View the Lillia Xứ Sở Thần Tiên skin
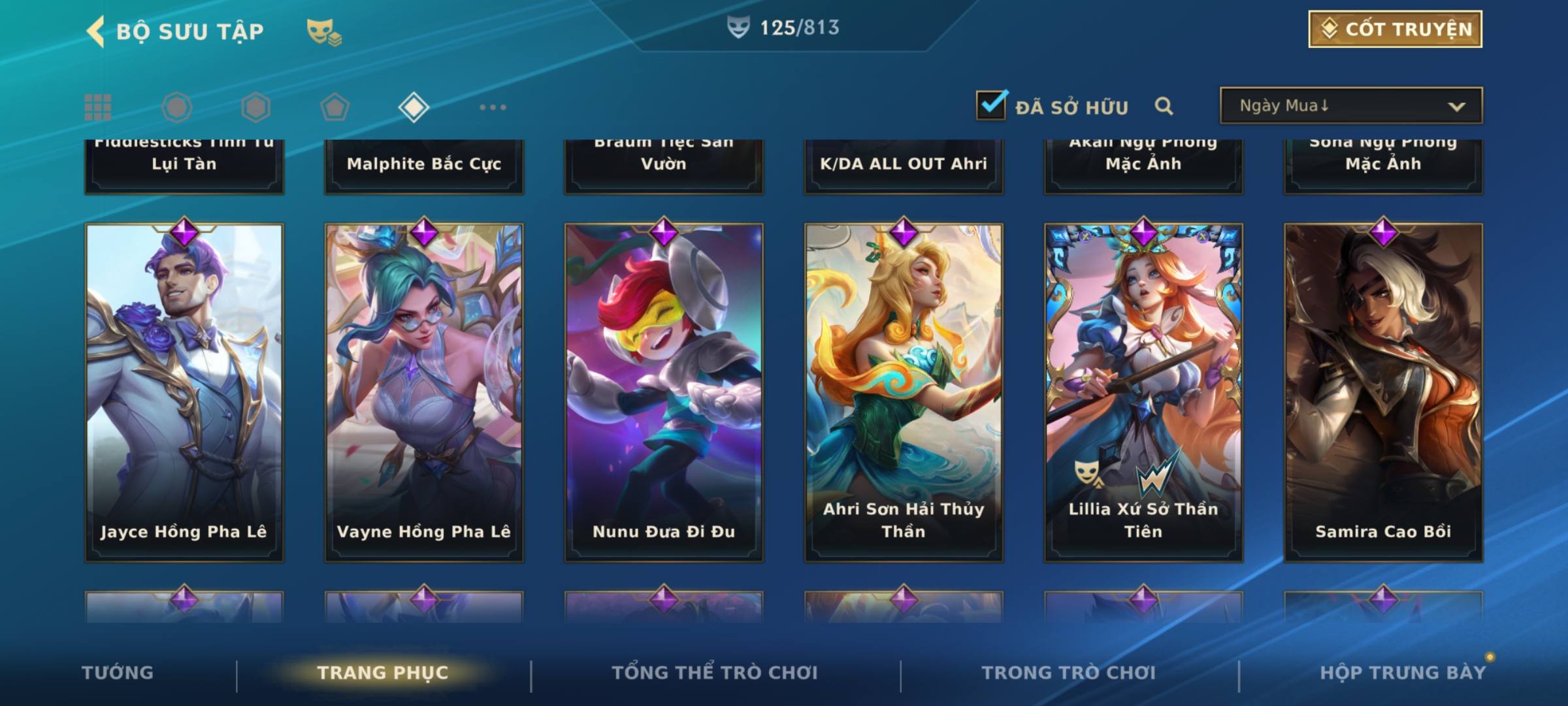This screenshot has width=1568, height=706. click(1143, 392)
